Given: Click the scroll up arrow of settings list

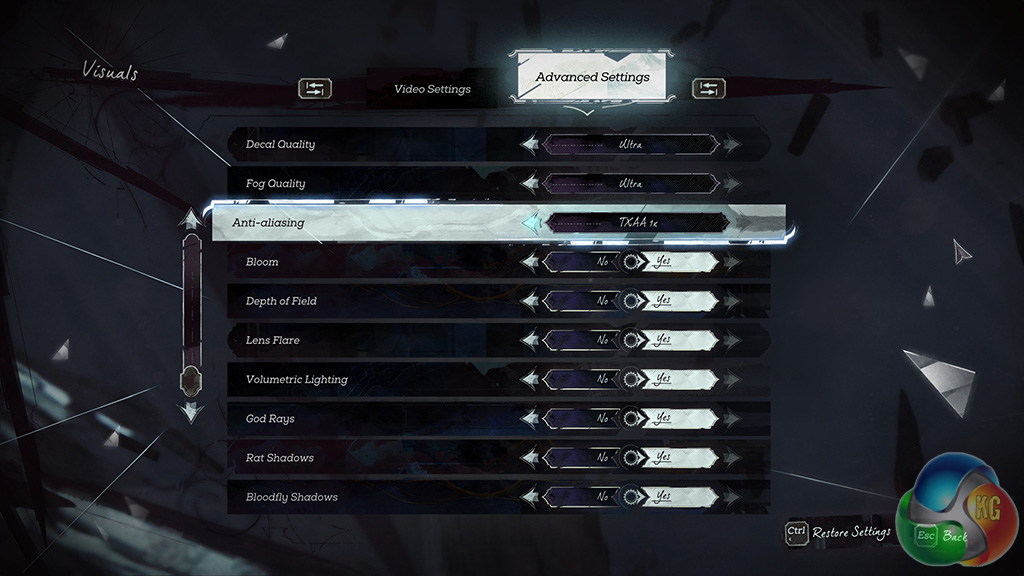Looking at the screenshot, I should coord(190,219).
